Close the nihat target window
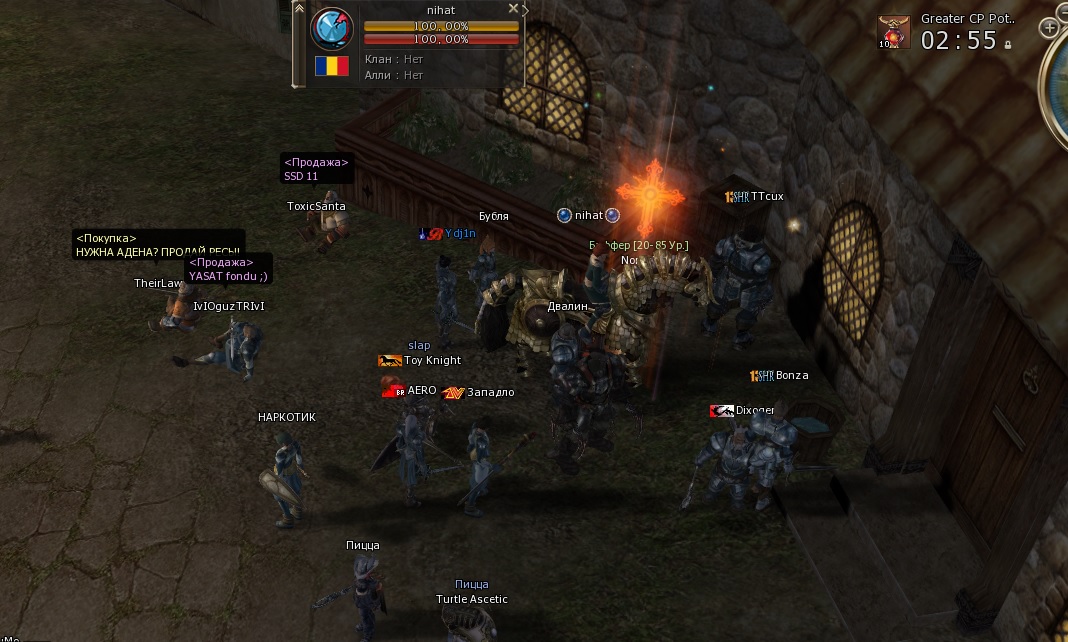 coord(513,8)
